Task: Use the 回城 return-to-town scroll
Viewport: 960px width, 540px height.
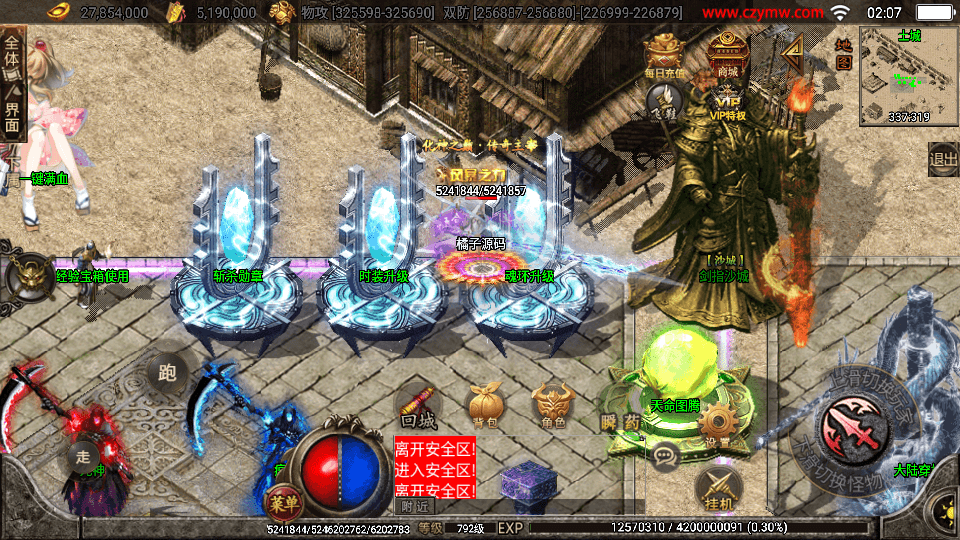Action: [x=417, y=404]
